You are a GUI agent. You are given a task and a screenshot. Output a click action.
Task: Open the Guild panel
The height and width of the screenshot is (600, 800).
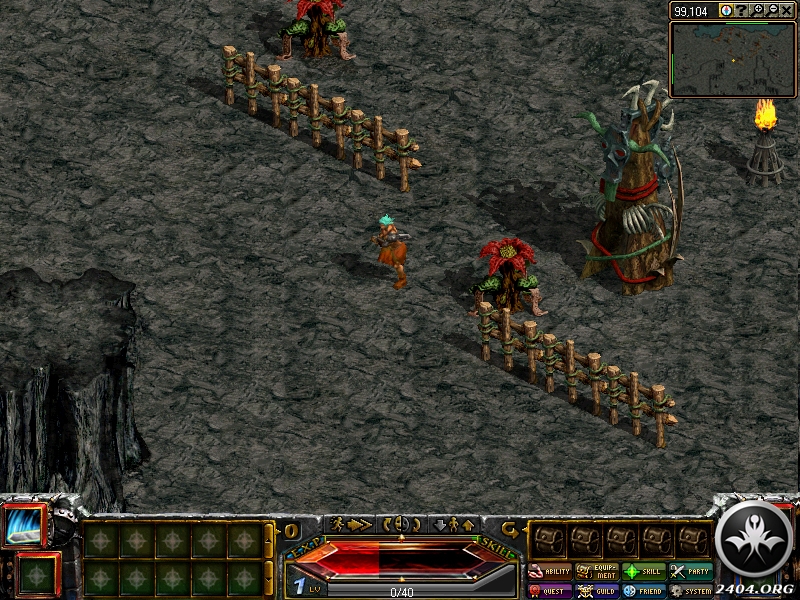click(x=597, y=591)
